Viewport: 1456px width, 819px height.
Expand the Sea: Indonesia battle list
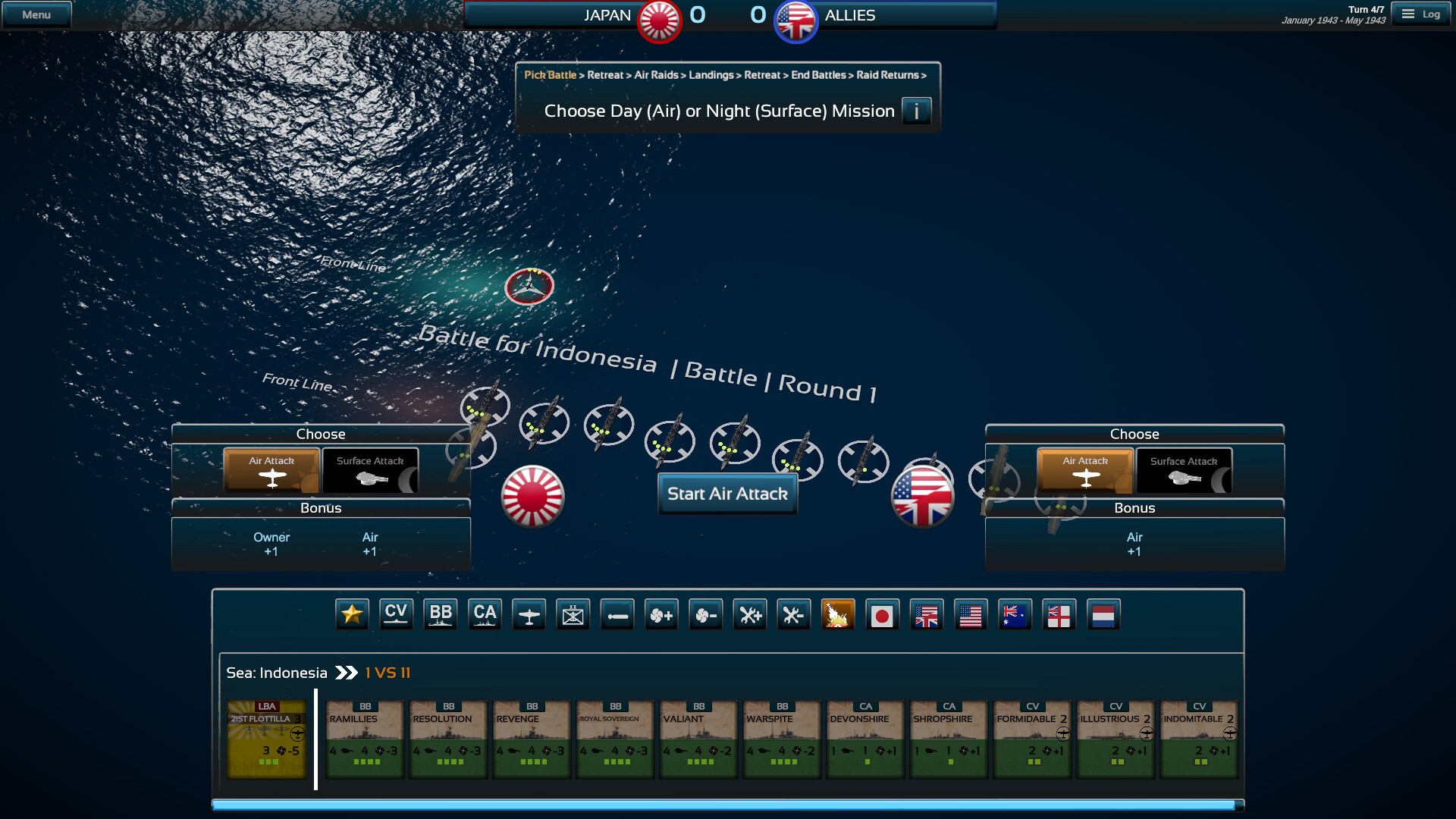coord(347,672)
